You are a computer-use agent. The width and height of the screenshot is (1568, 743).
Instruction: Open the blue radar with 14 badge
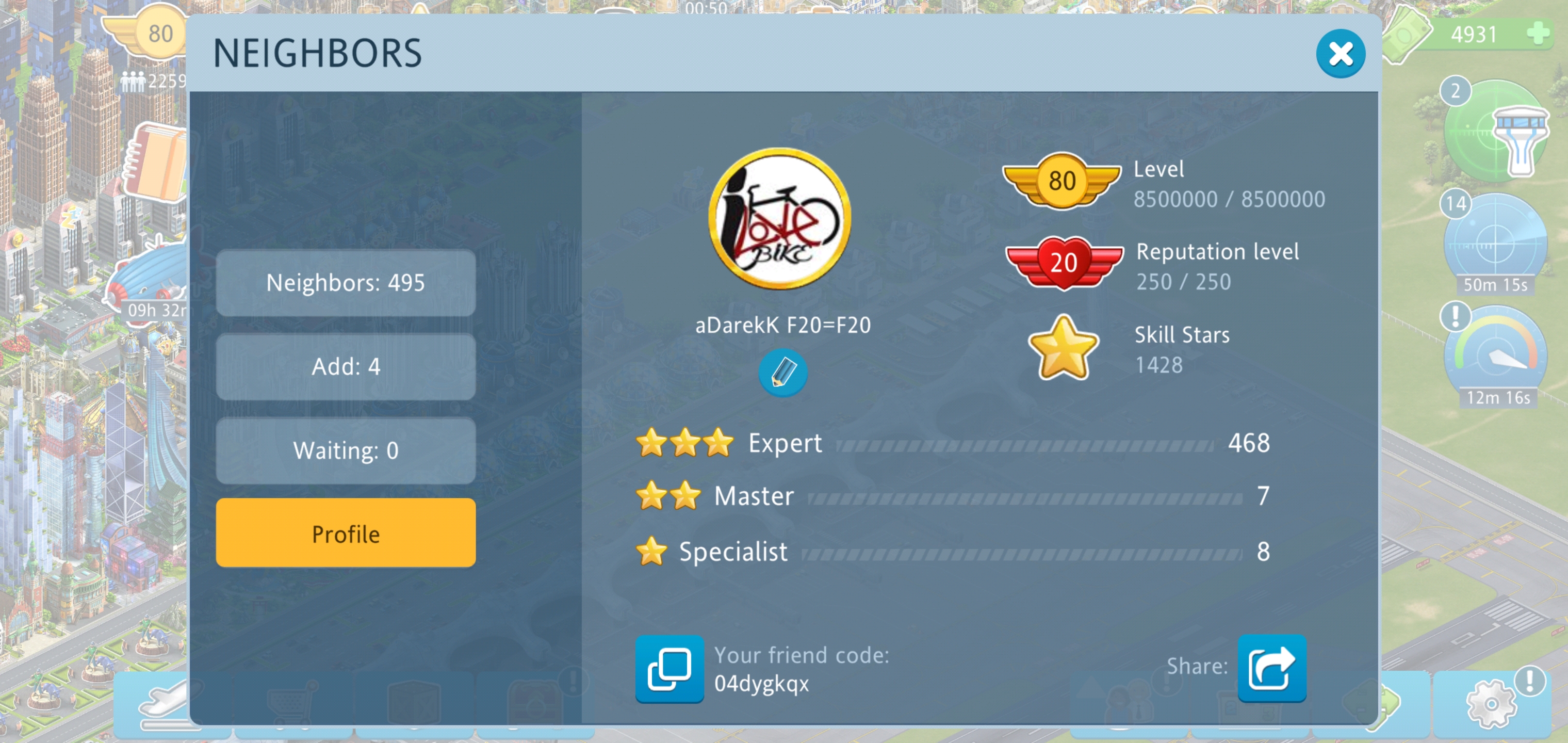[x=1494, y=244]
